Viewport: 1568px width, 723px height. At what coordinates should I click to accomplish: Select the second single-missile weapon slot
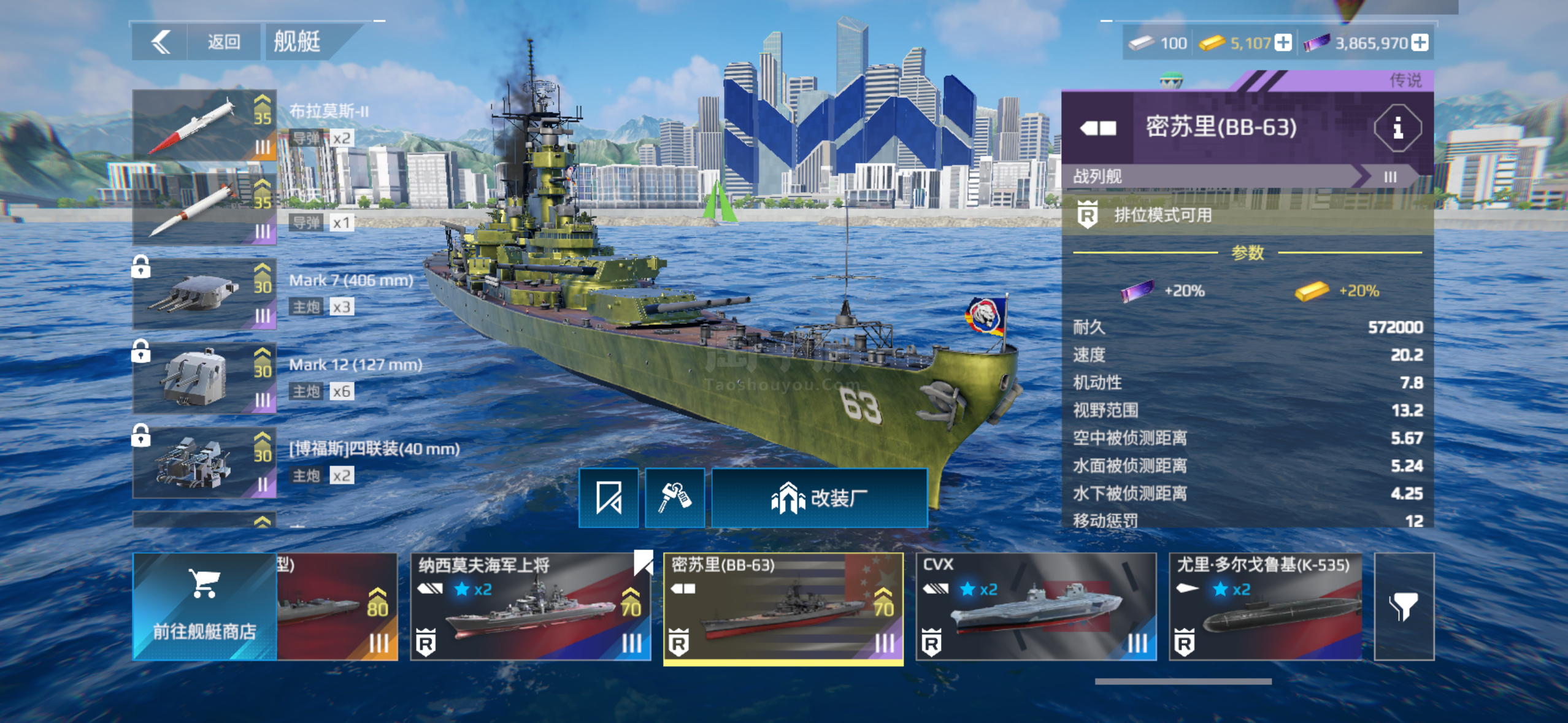[204, 209]
